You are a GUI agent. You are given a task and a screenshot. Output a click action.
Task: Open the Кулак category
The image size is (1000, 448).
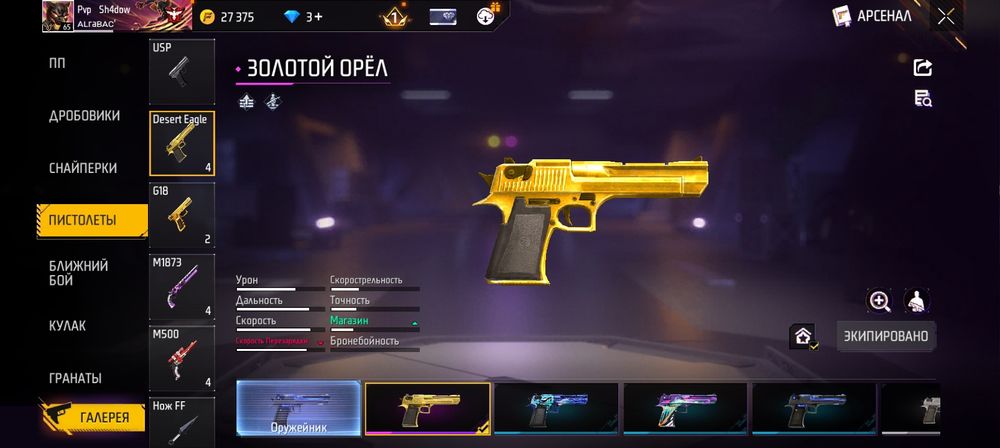pyautogui.click(x=68, y=326)
